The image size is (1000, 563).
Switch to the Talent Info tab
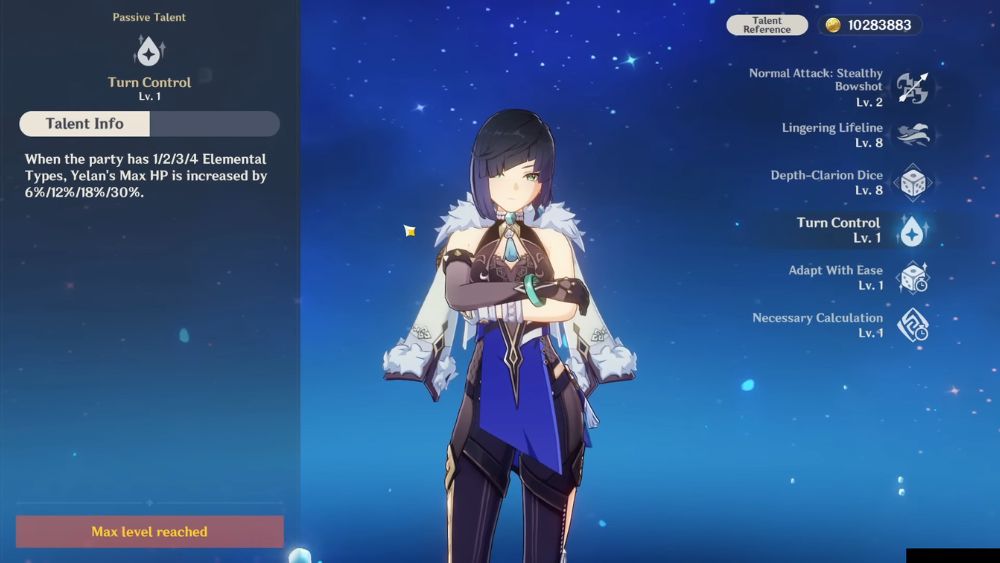click(x=85, y=124)
